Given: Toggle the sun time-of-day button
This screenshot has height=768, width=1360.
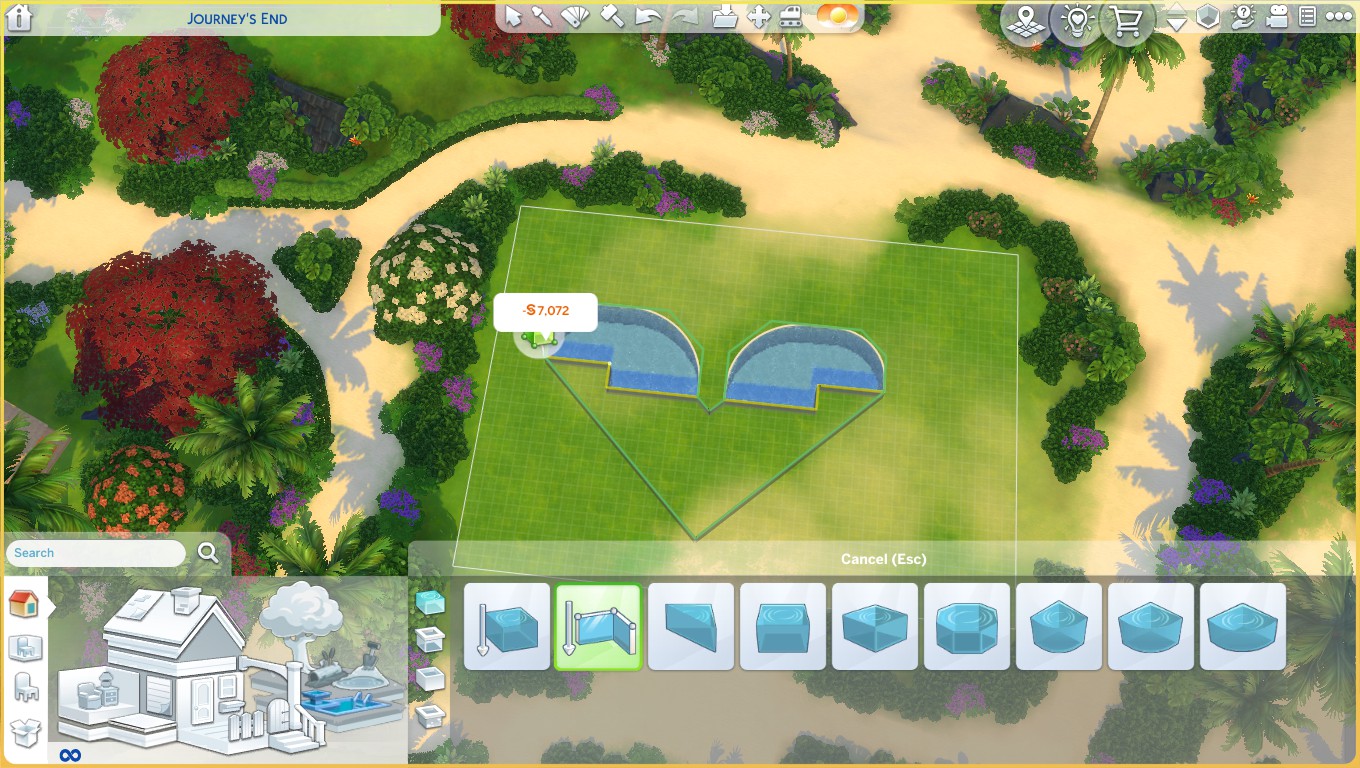Looking at the screenshot, I should coord(837,17).
